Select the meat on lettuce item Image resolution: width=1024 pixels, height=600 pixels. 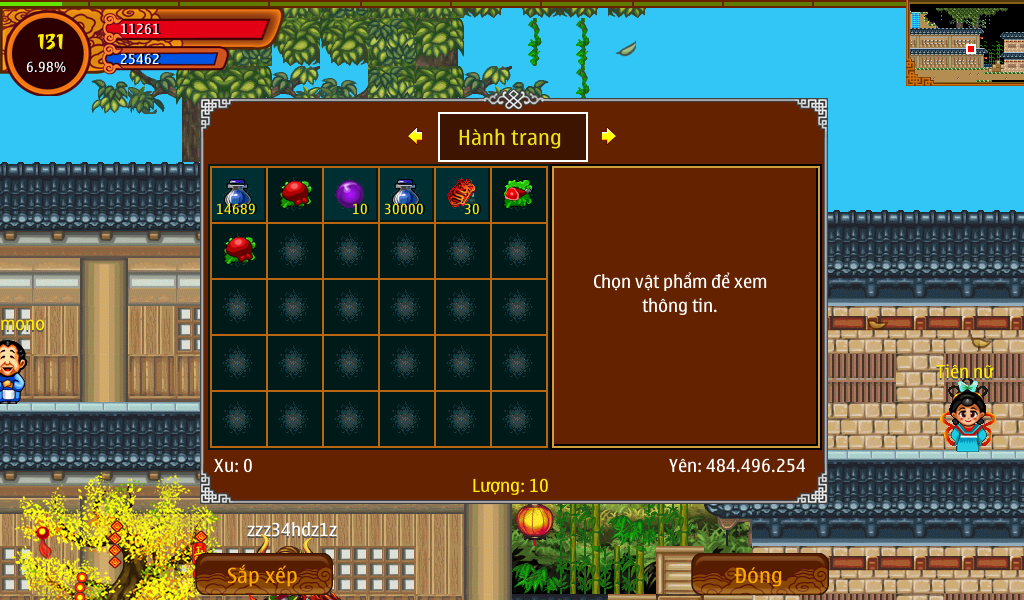tap(518, 194)
